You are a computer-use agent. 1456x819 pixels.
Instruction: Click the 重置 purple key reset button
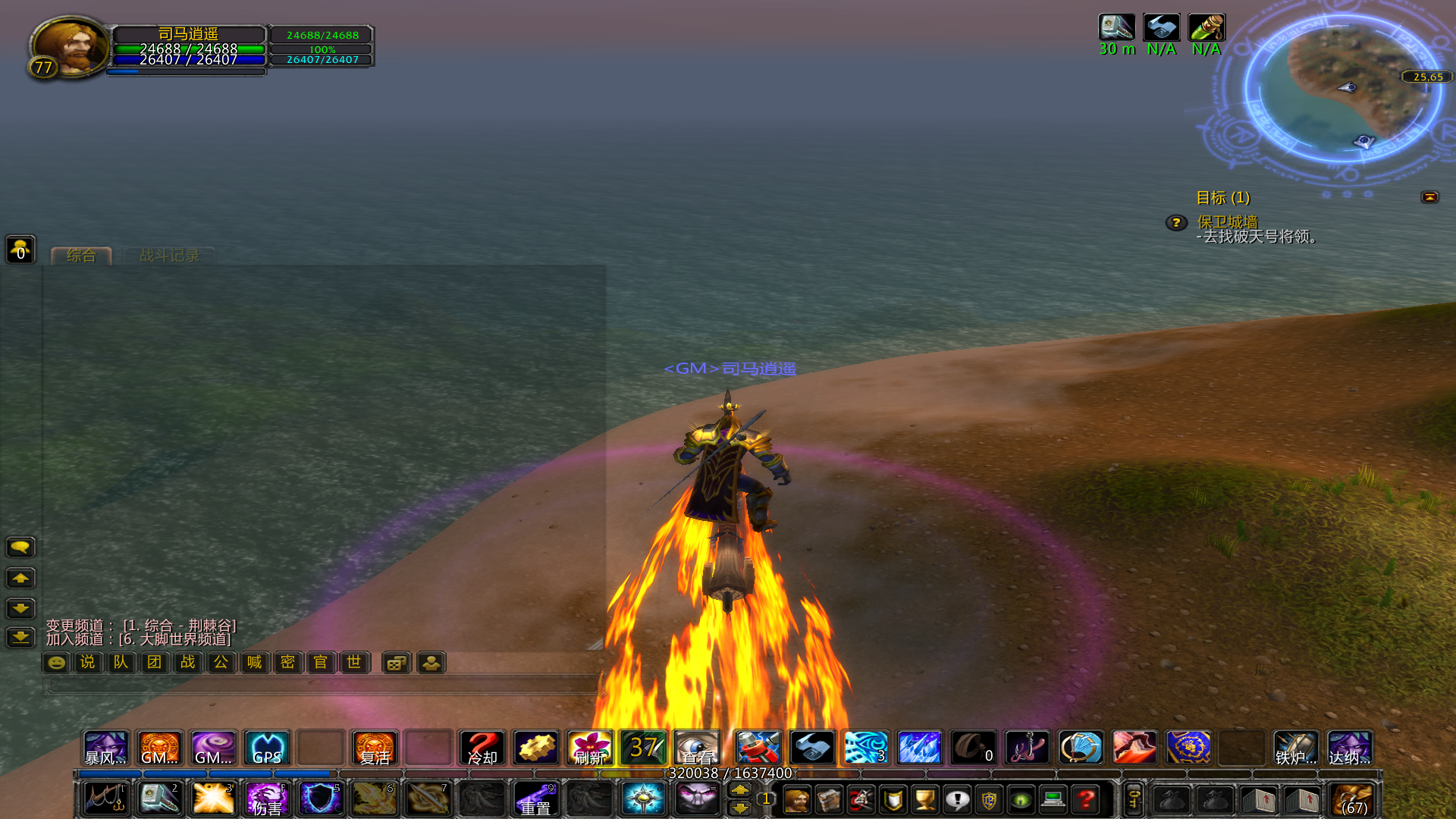[x=536, y=799]
